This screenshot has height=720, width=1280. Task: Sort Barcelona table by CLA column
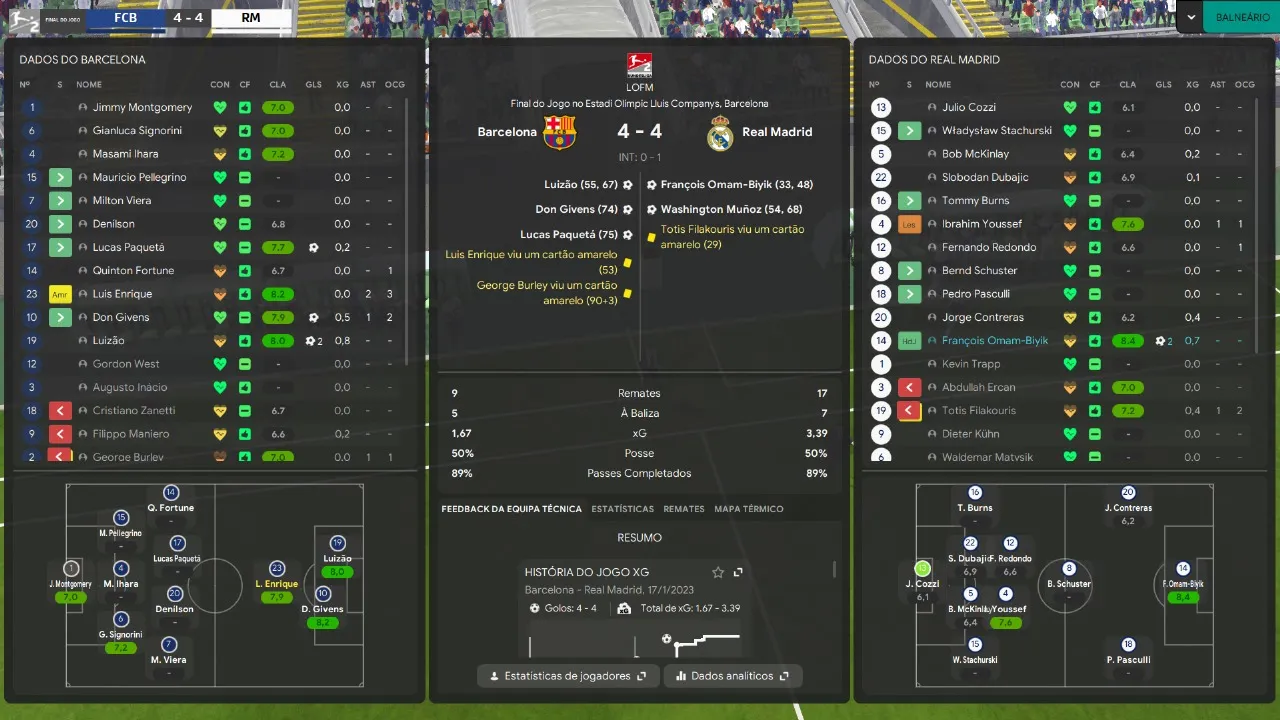(277, 85)
